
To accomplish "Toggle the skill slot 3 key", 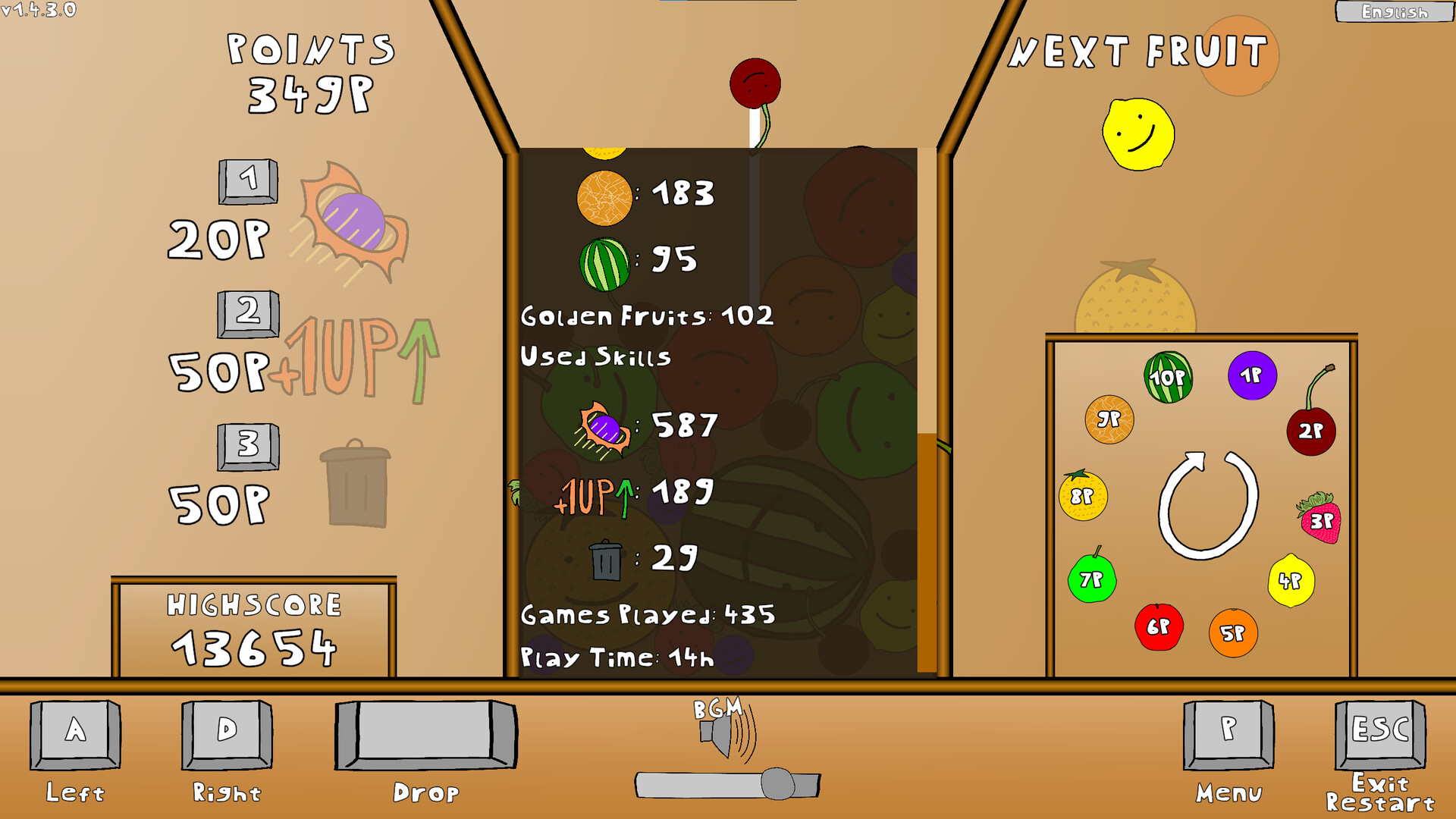I will (x=248, y=448).
